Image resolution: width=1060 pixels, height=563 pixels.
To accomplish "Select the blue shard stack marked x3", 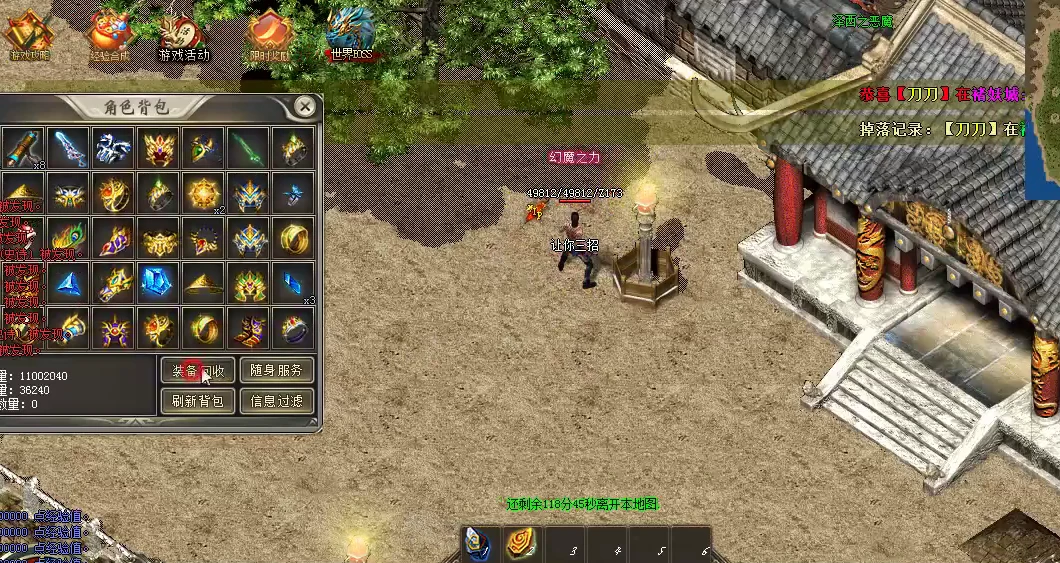I will [x=293, y=284].
